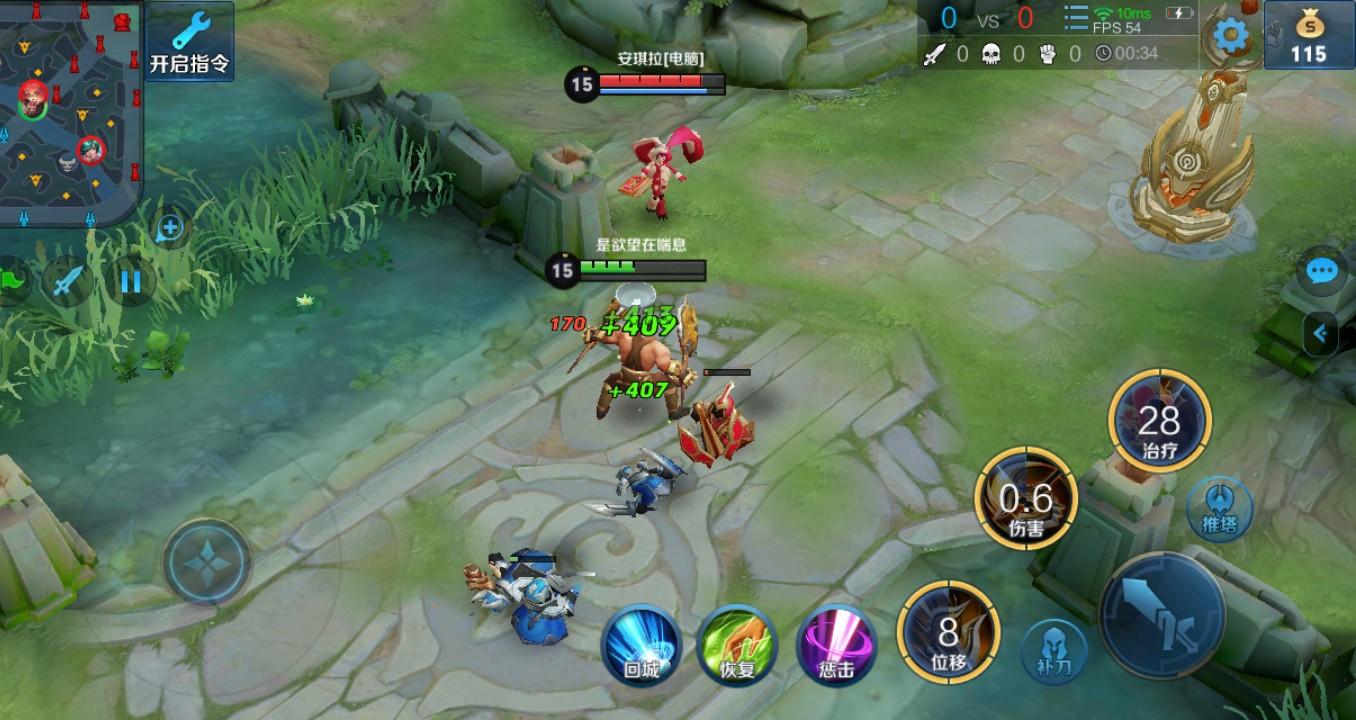Hit the large sword basic attack button
Image resolution: width=1356 pixels, height=720 pixels.
[x=1162, y=615]
